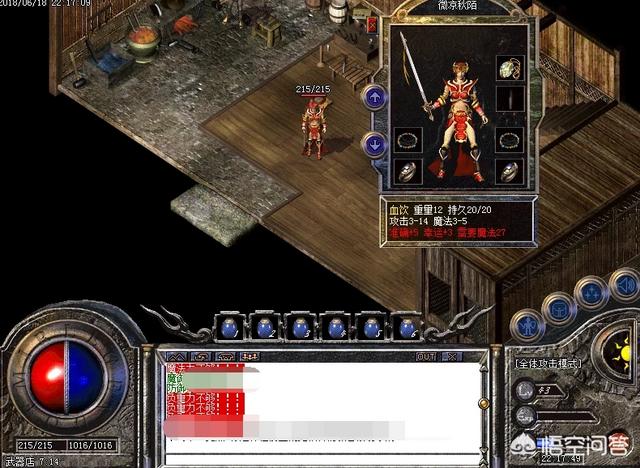The width and height of the screenshot is (640, 468).
Task: Select the left ring equipment slot
Action: tap(406, 172)
